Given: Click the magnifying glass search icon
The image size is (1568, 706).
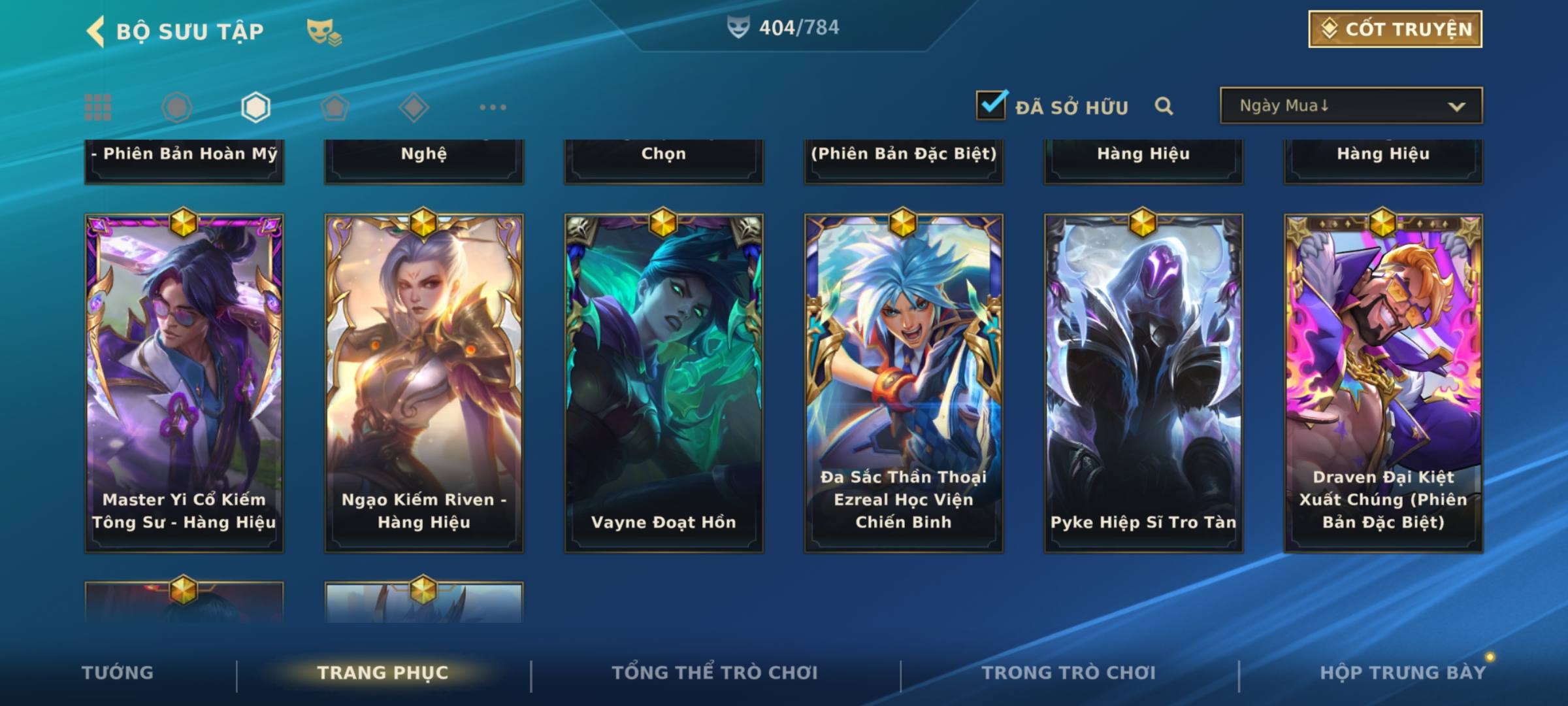Looking at the screenshot, I should coord(1164,106).
